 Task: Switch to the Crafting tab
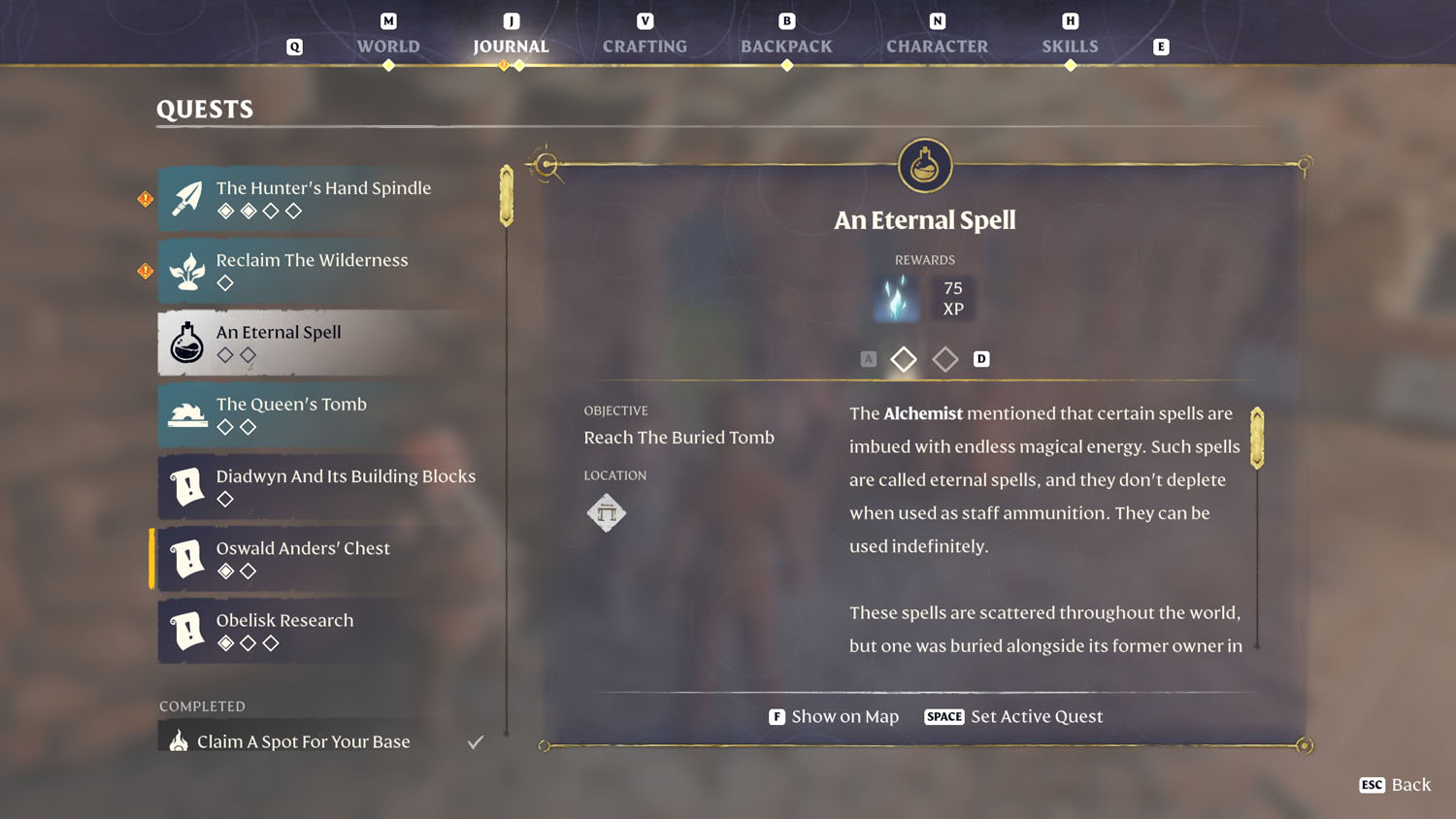(x=645, y=46)
